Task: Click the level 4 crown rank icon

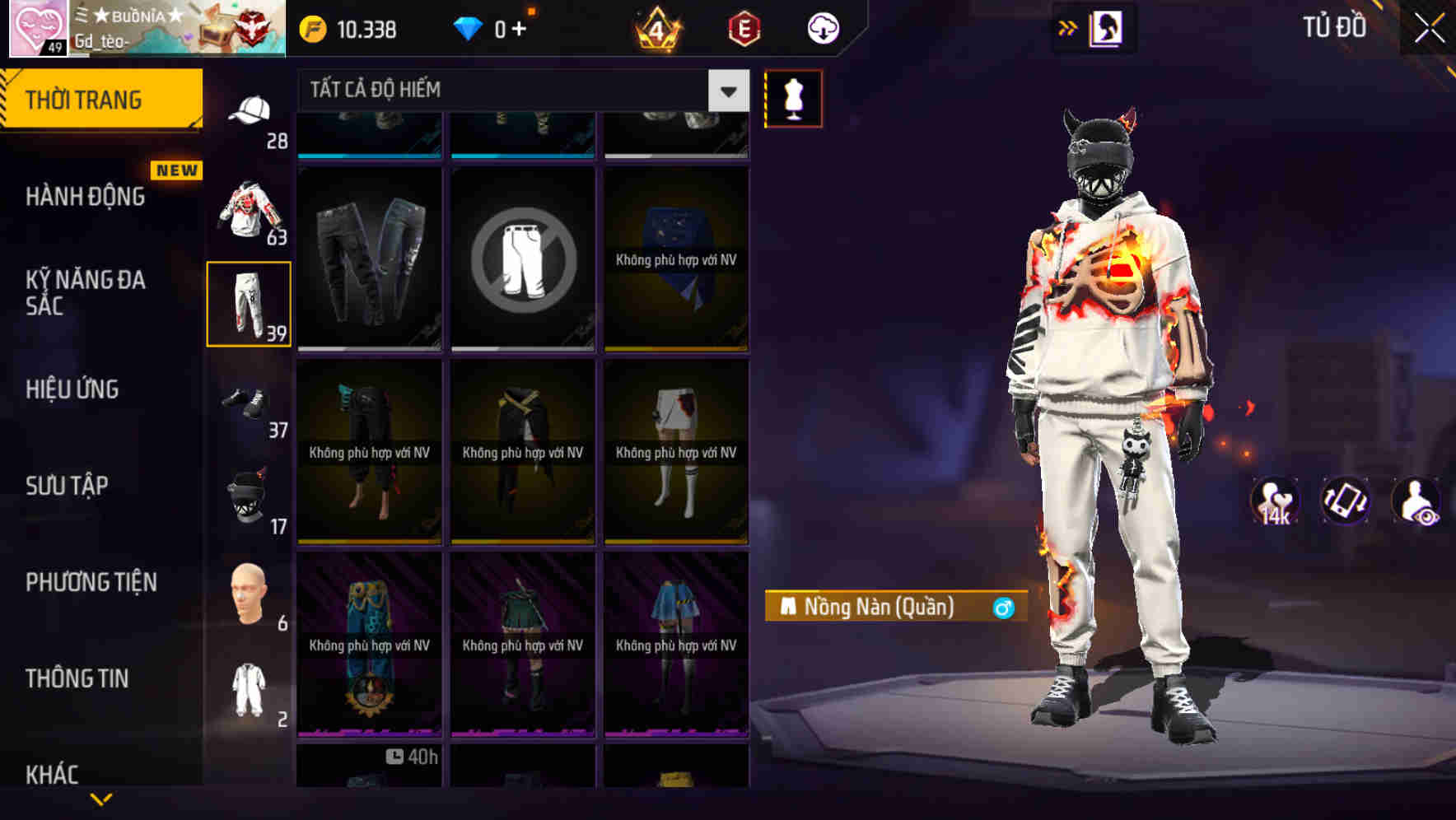Action: point(655,29)
